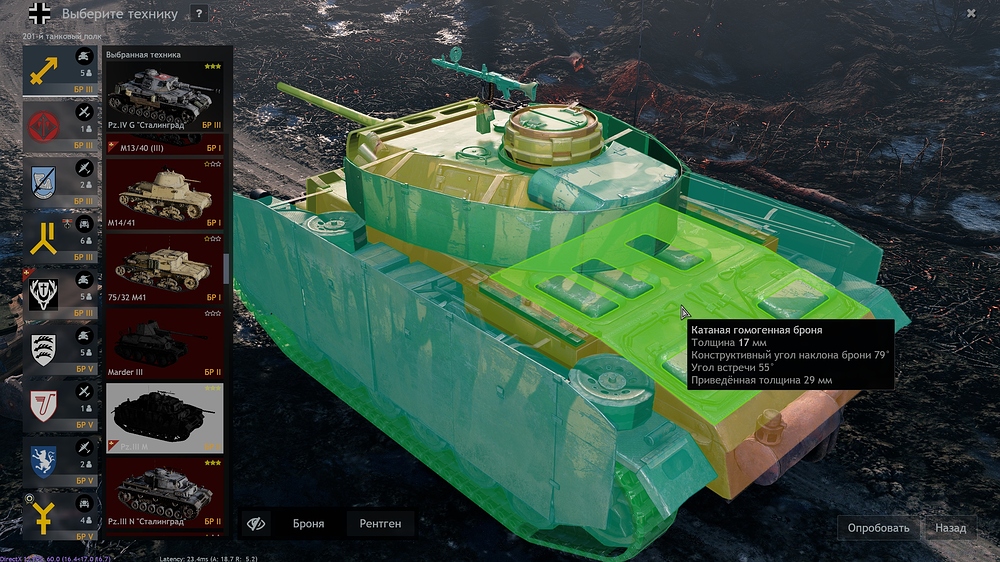Select the yellow arrow emblem squad
This screenshot has height=562, width=1000.
click(45, 70)
